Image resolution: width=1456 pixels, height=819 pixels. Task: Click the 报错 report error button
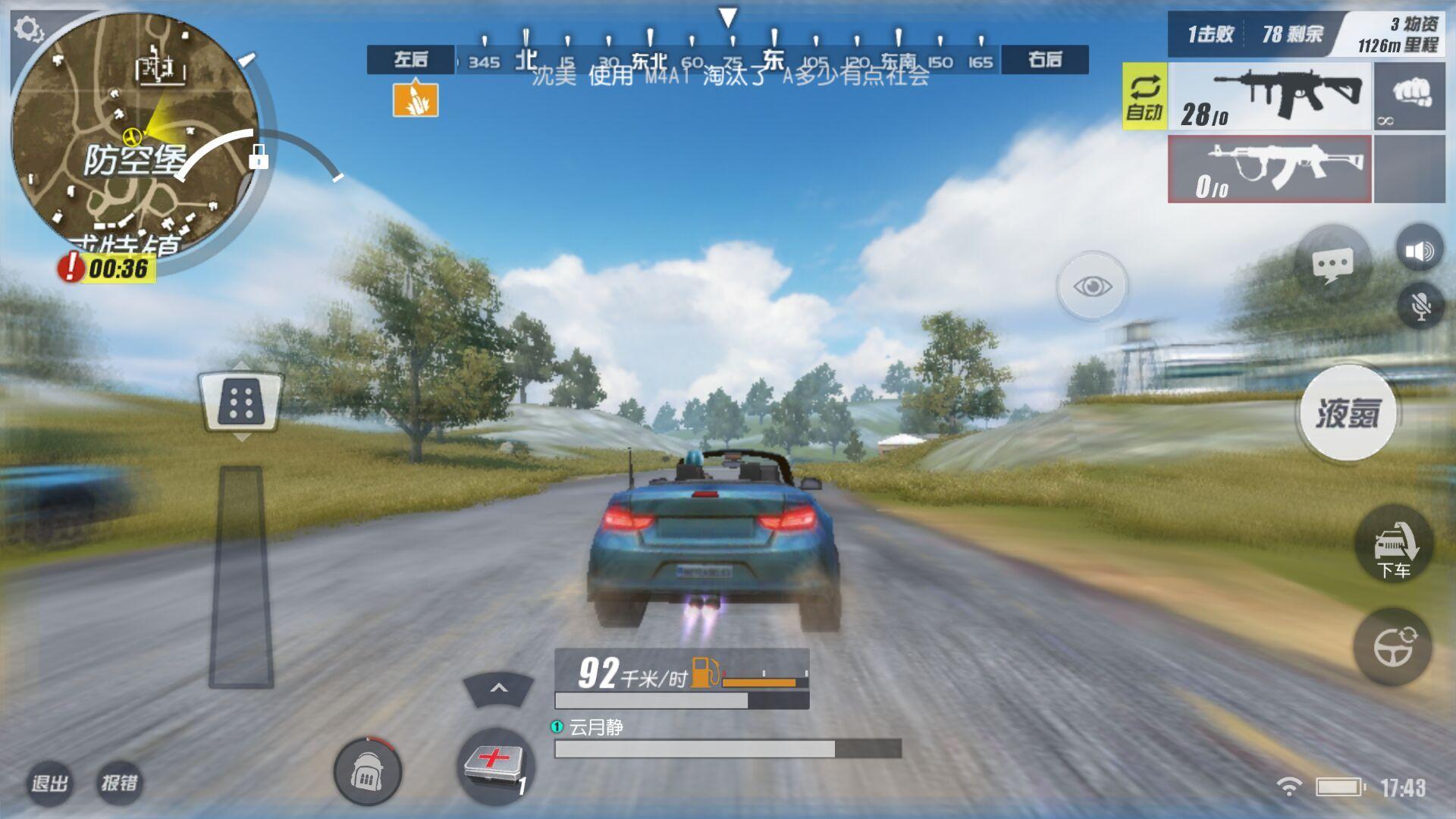tap(120, 783)
